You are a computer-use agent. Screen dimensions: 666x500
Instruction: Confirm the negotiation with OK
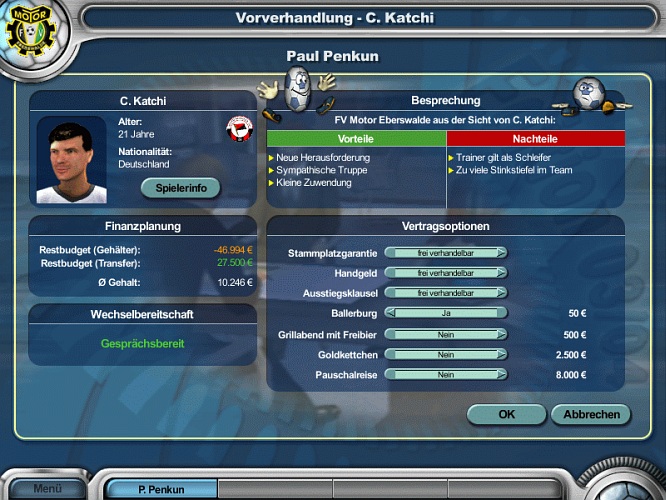(506, 414)
